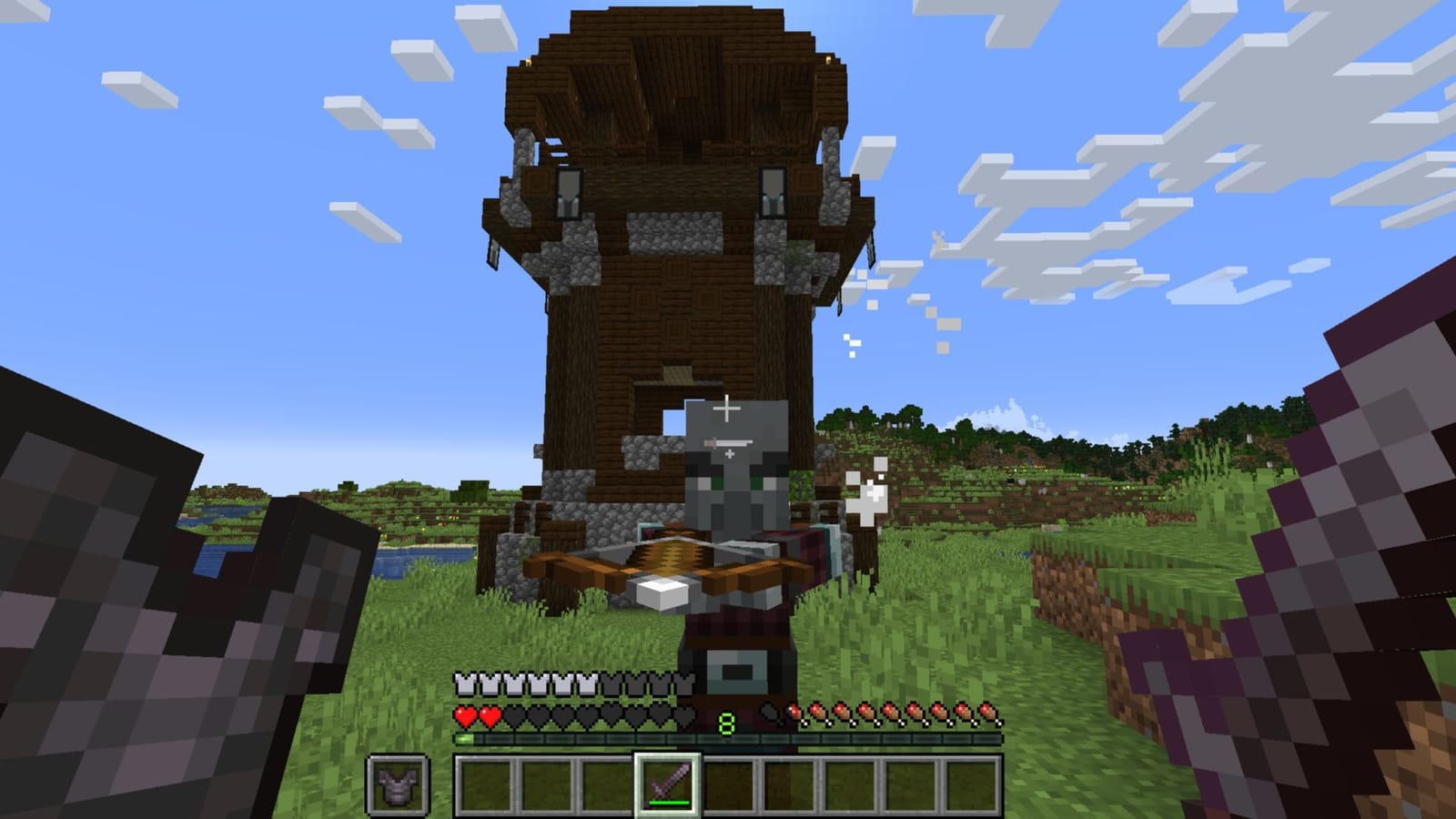Click the pillager's face
The image size is (1456, 819).
click(728, 473)
